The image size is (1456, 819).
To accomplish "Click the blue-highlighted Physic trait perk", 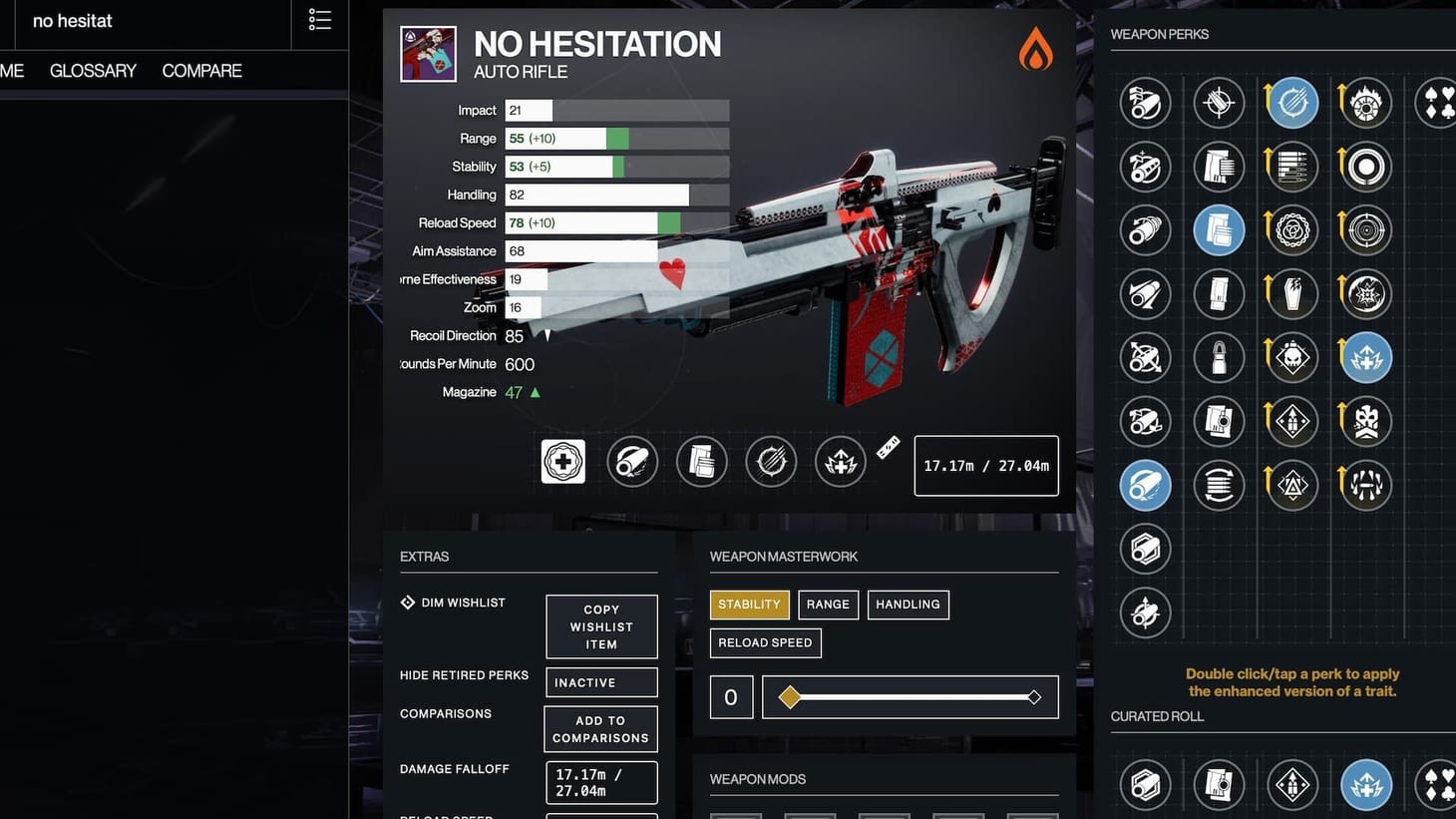I will tap(1364, 357).
